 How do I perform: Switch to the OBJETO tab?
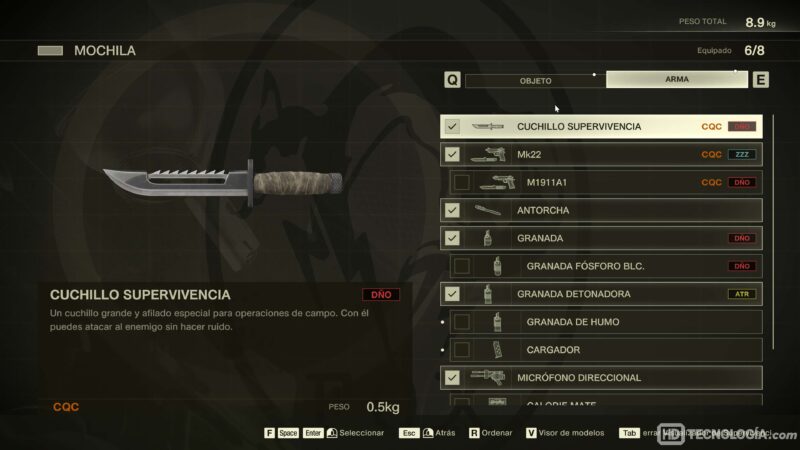point(535,80)
